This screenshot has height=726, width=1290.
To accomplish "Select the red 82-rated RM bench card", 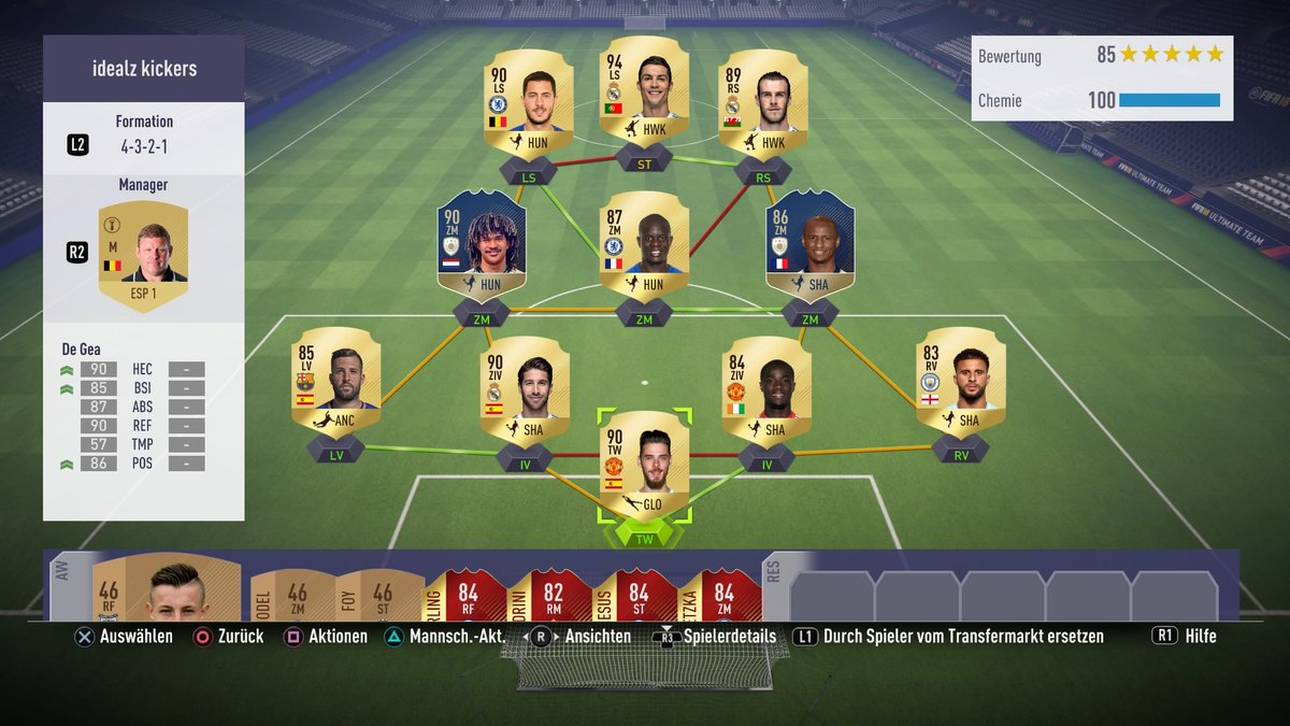I will pyautogui.click(x=552, y=597).
